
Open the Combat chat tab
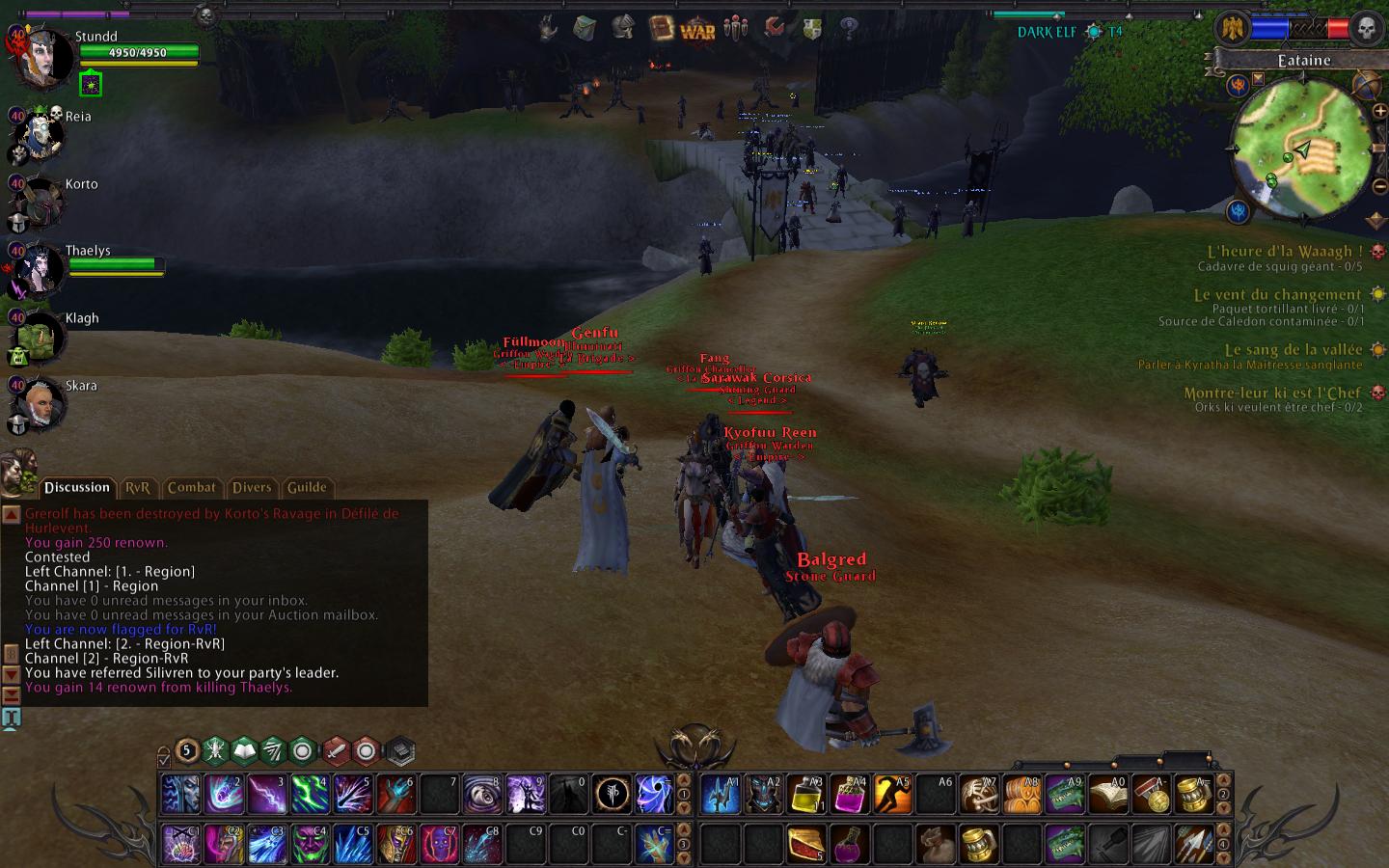coord(191,488)
